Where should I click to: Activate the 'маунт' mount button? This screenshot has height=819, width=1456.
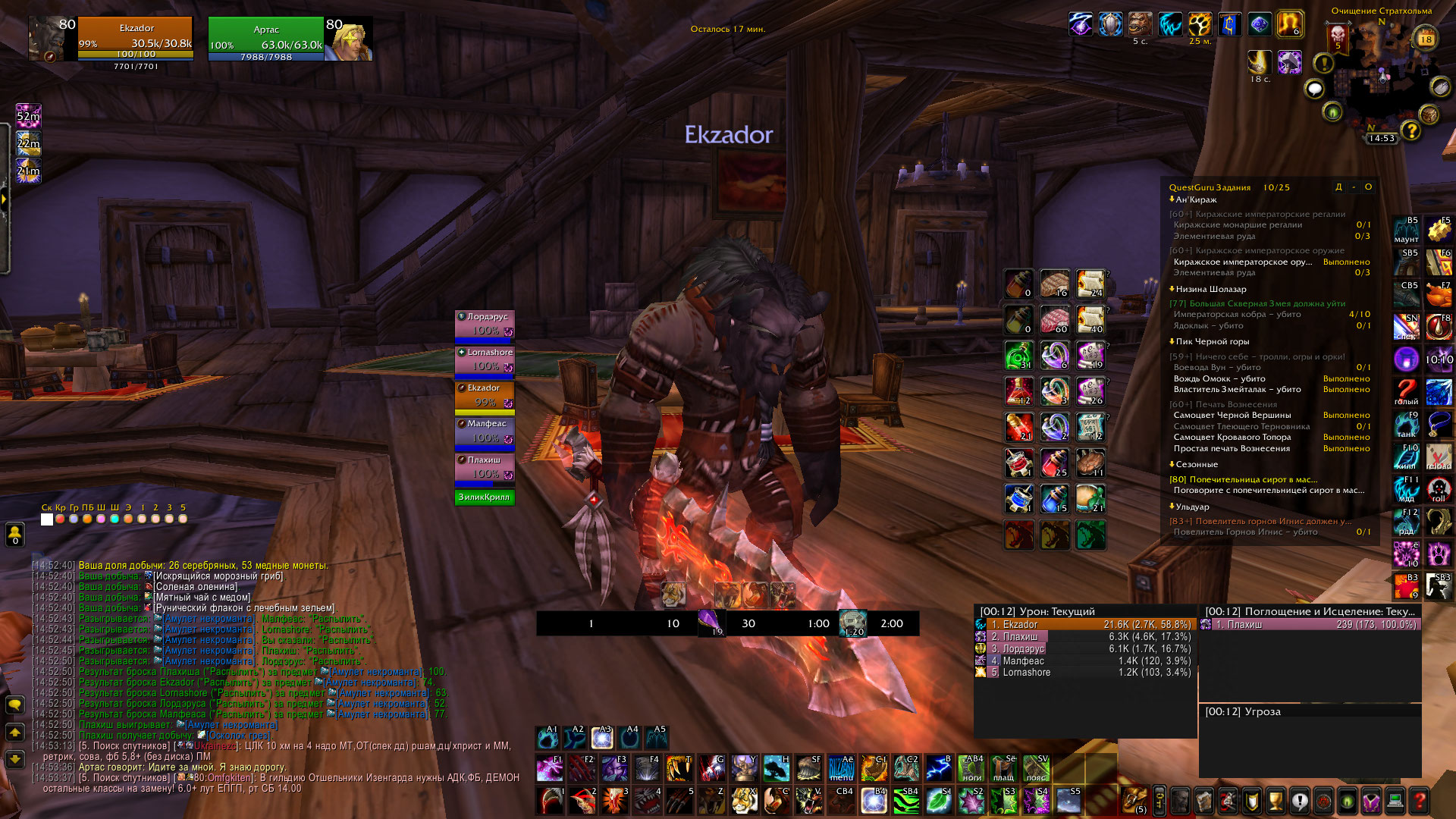tap(1407, 231)
